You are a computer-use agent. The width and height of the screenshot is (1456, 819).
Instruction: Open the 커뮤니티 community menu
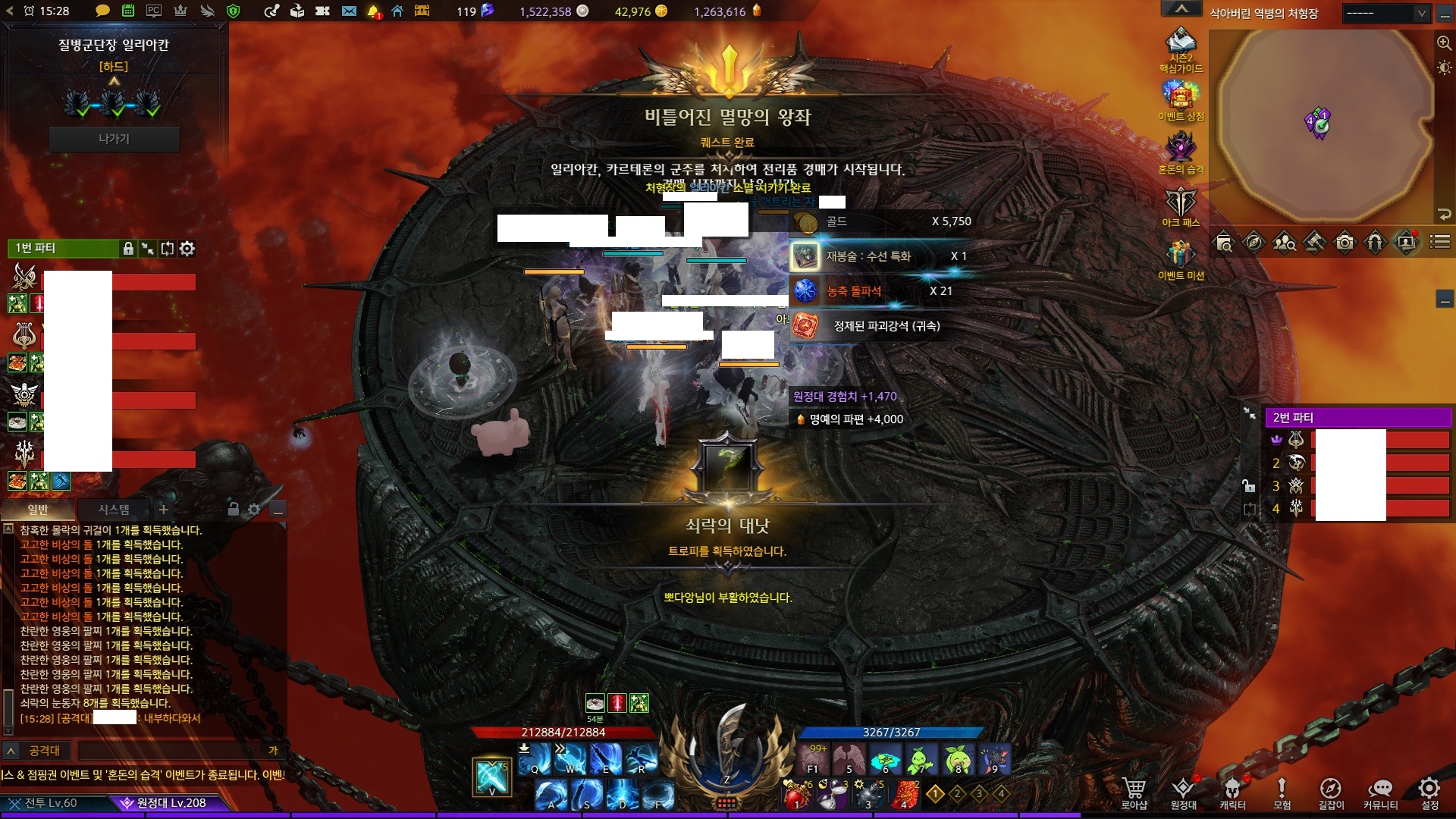point(1380,792)
